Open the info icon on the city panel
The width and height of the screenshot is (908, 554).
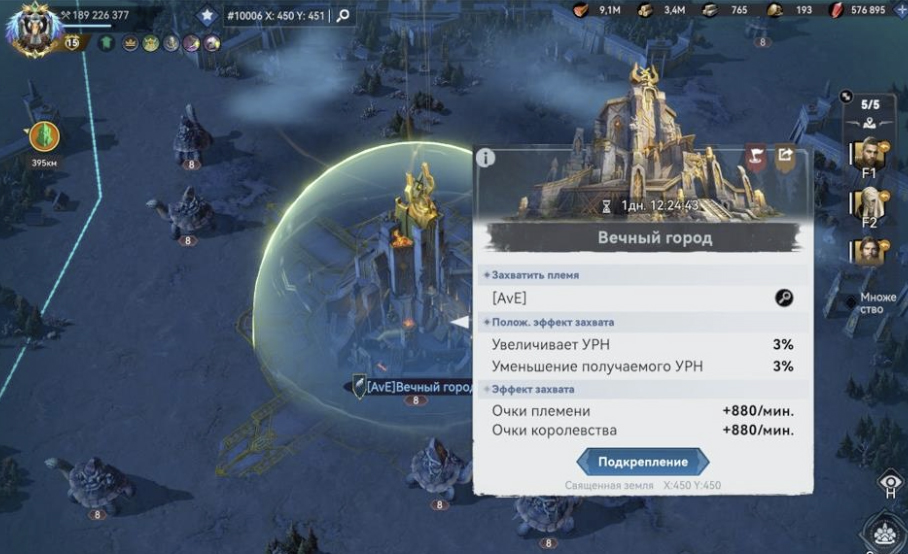[x=486, y=157]
